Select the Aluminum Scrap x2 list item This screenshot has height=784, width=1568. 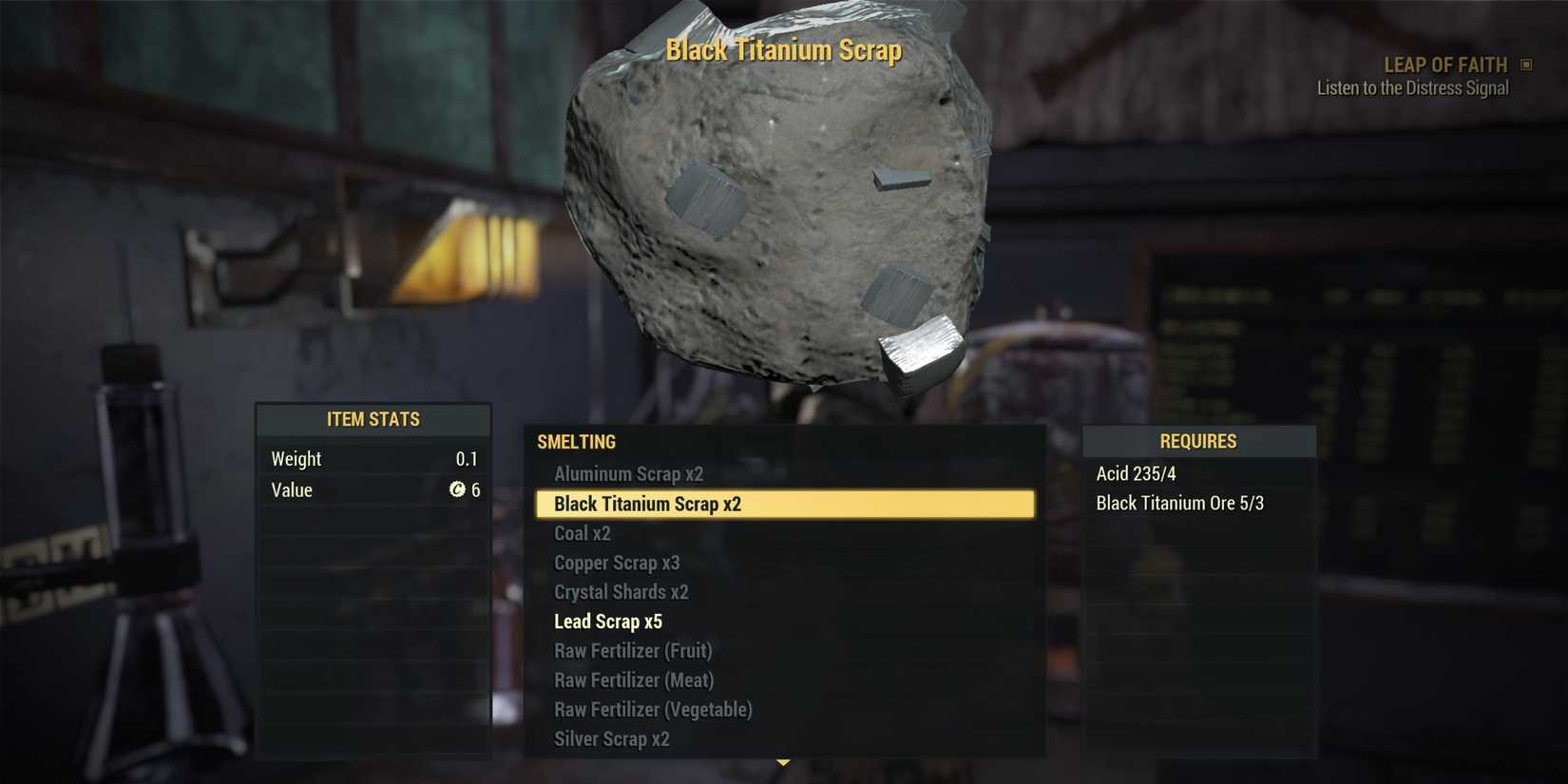coord(628,473)
